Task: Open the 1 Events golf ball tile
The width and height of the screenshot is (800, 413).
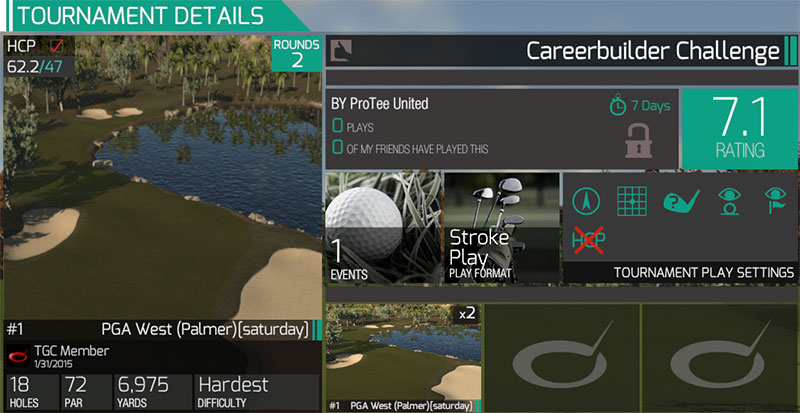Action: [382, 227]
